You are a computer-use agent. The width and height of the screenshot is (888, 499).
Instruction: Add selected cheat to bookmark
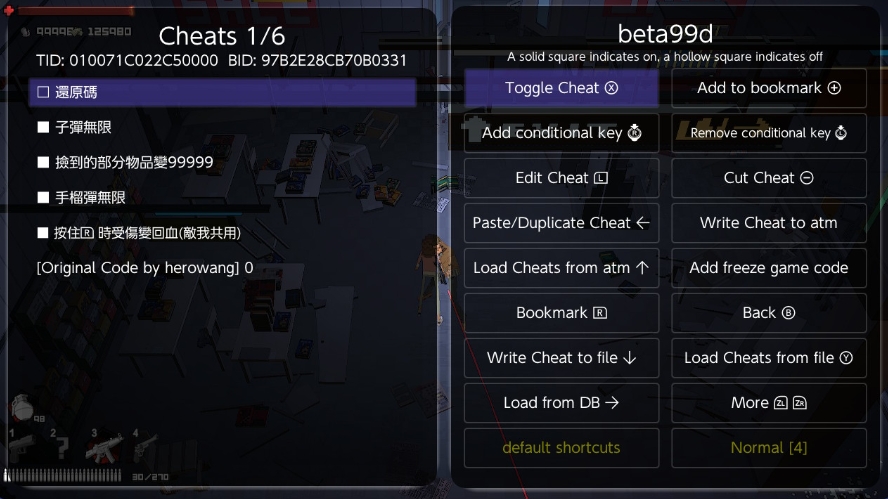coord(768,88)
